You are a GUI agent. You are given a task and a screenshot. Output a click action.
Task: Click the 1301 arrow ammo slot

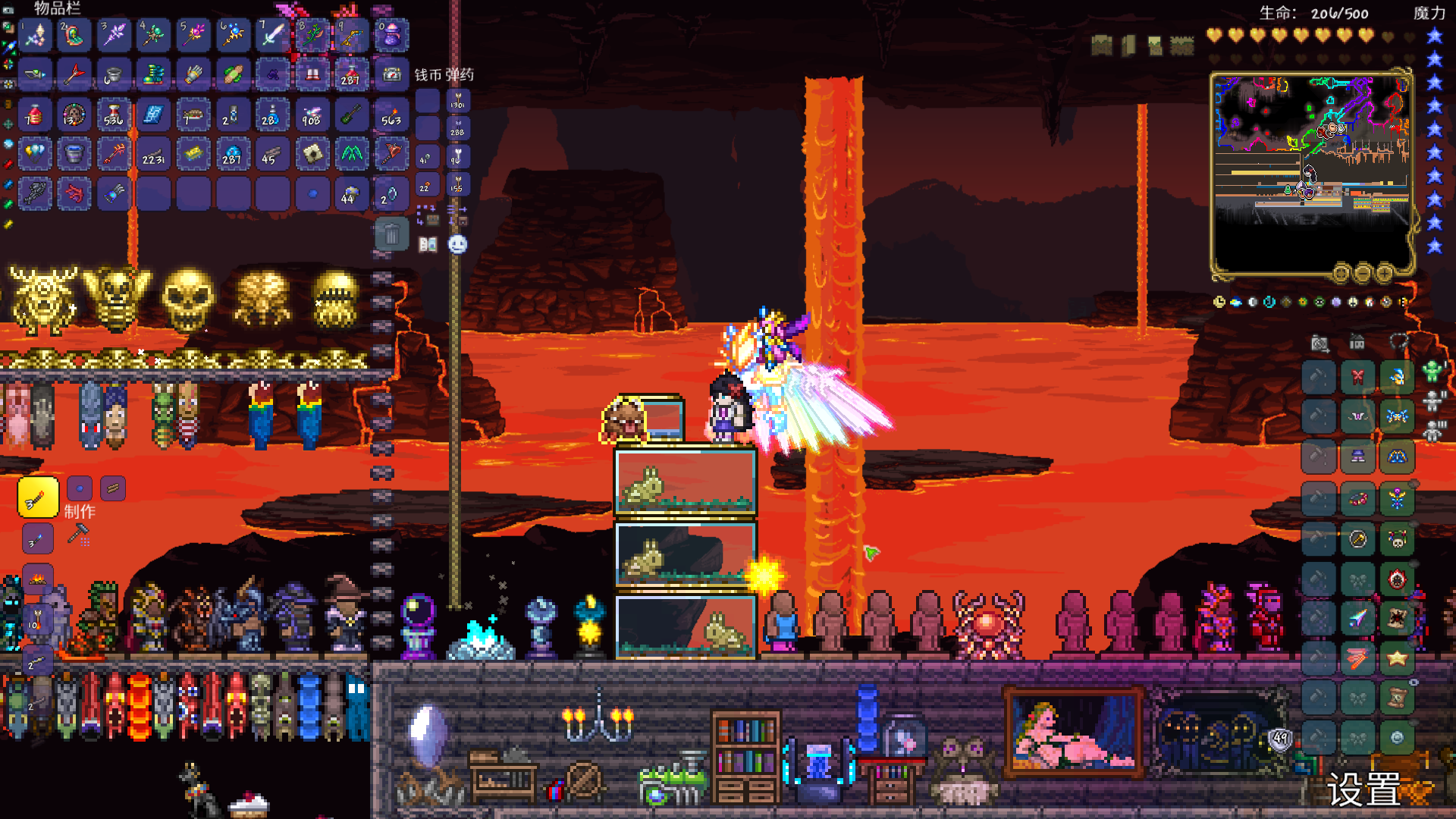point(457,102)
